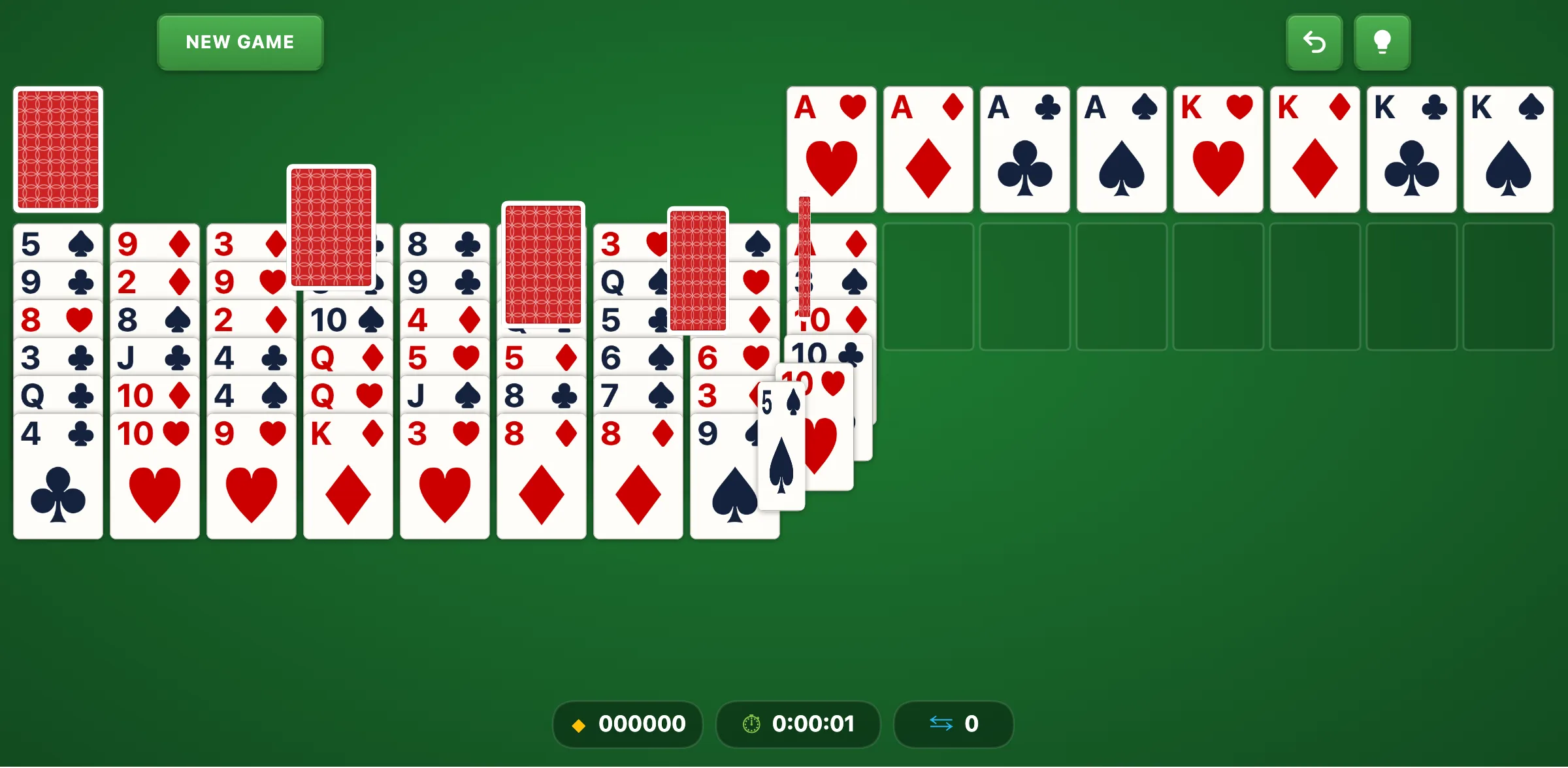
Task: Click the moves counter arrows icon
Action: [941, 722]
